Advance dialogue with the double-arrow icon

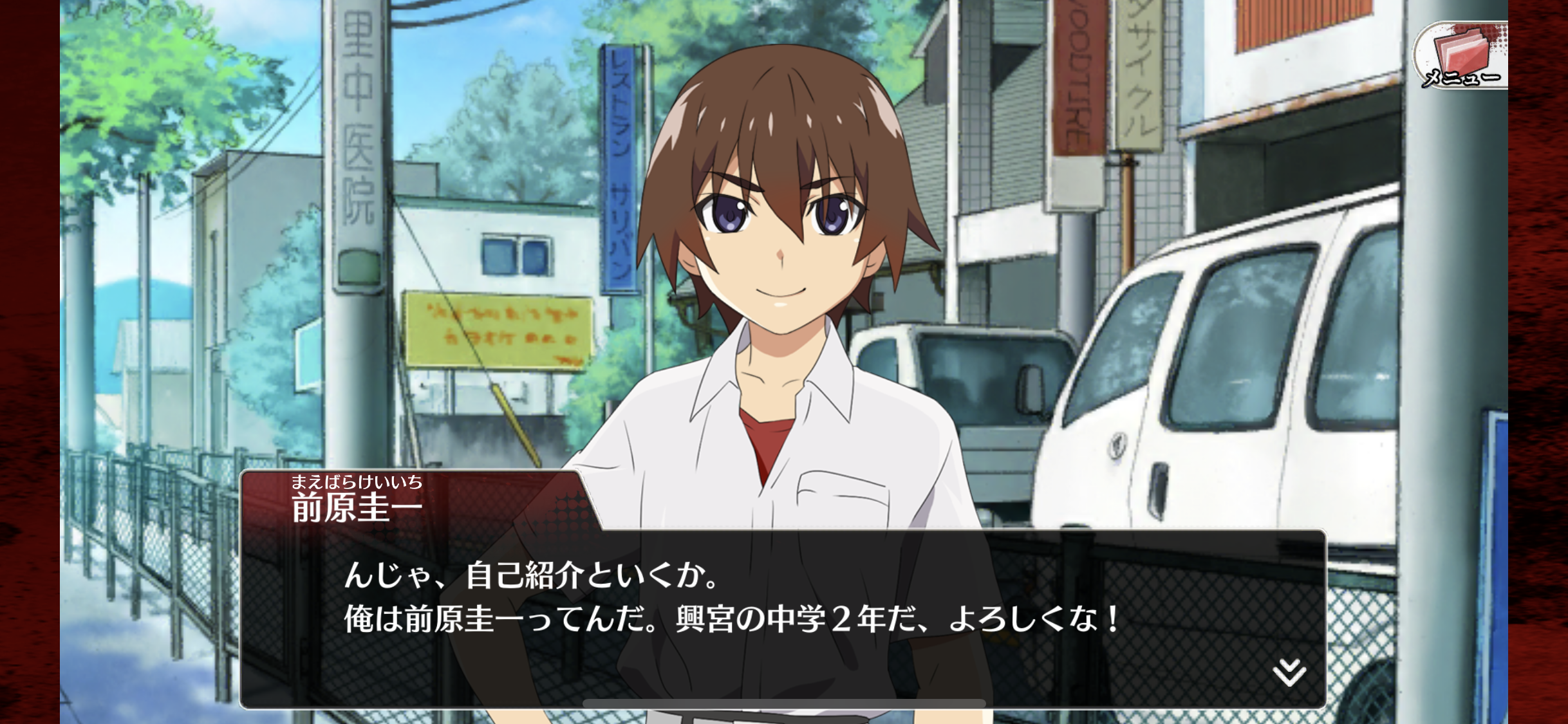click(1289, 673)
